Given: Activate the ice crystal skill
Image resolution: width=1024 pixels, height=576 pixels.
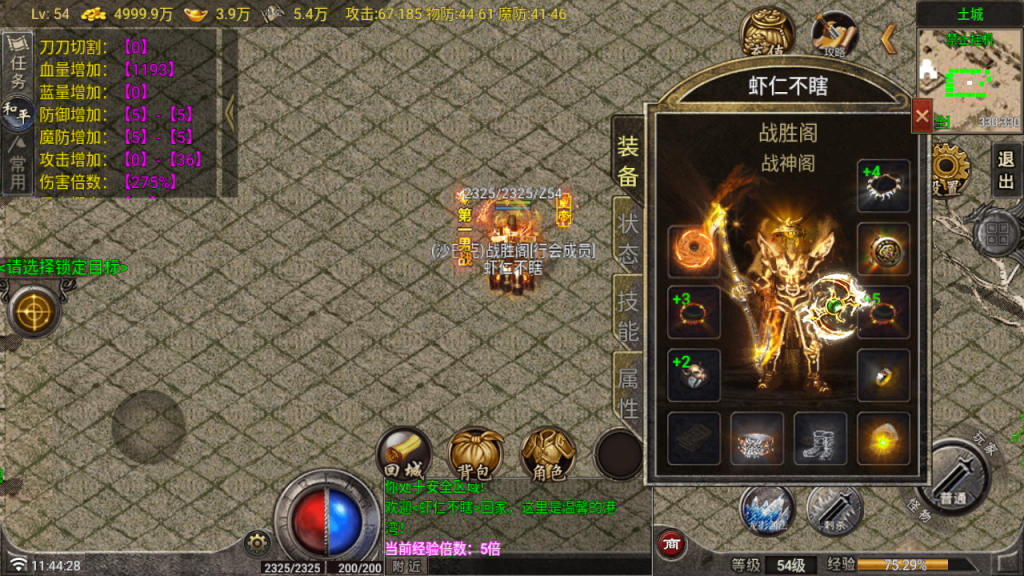Looking at the screenshot, I should click(x=767, y=510).
